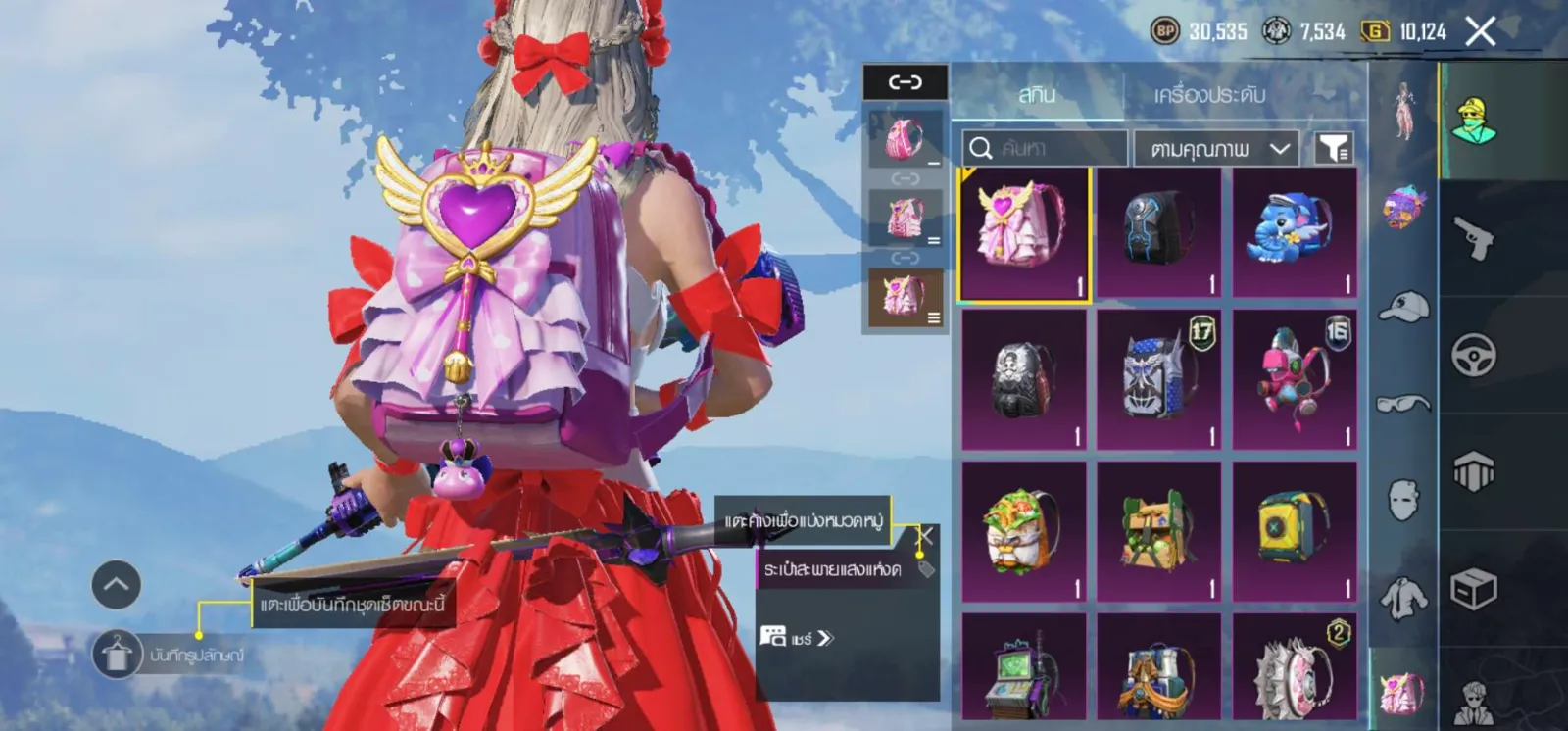The height and width of the screenshot is (731, 1568).
Task: Tap the แชร์ share button
Action: click(798, 638)
